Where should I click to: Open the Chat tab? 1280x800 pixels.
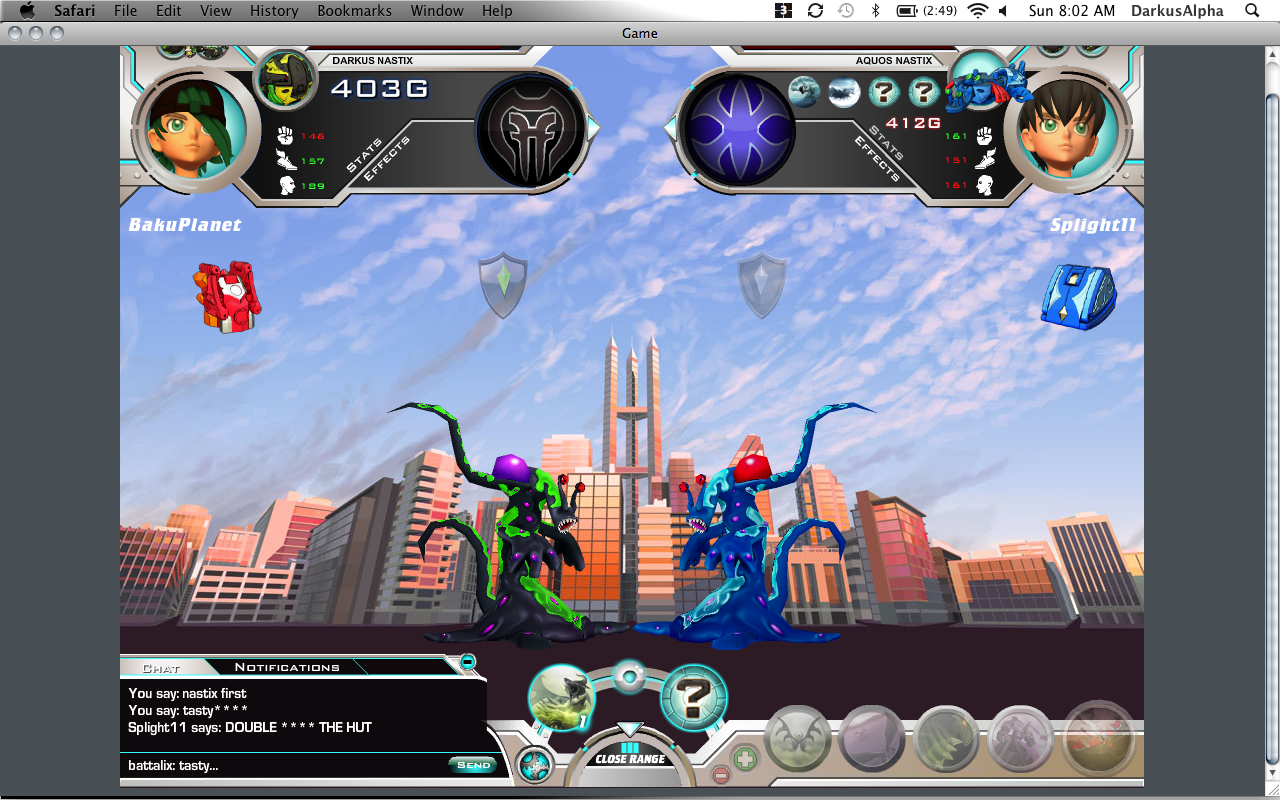[161, 668]
